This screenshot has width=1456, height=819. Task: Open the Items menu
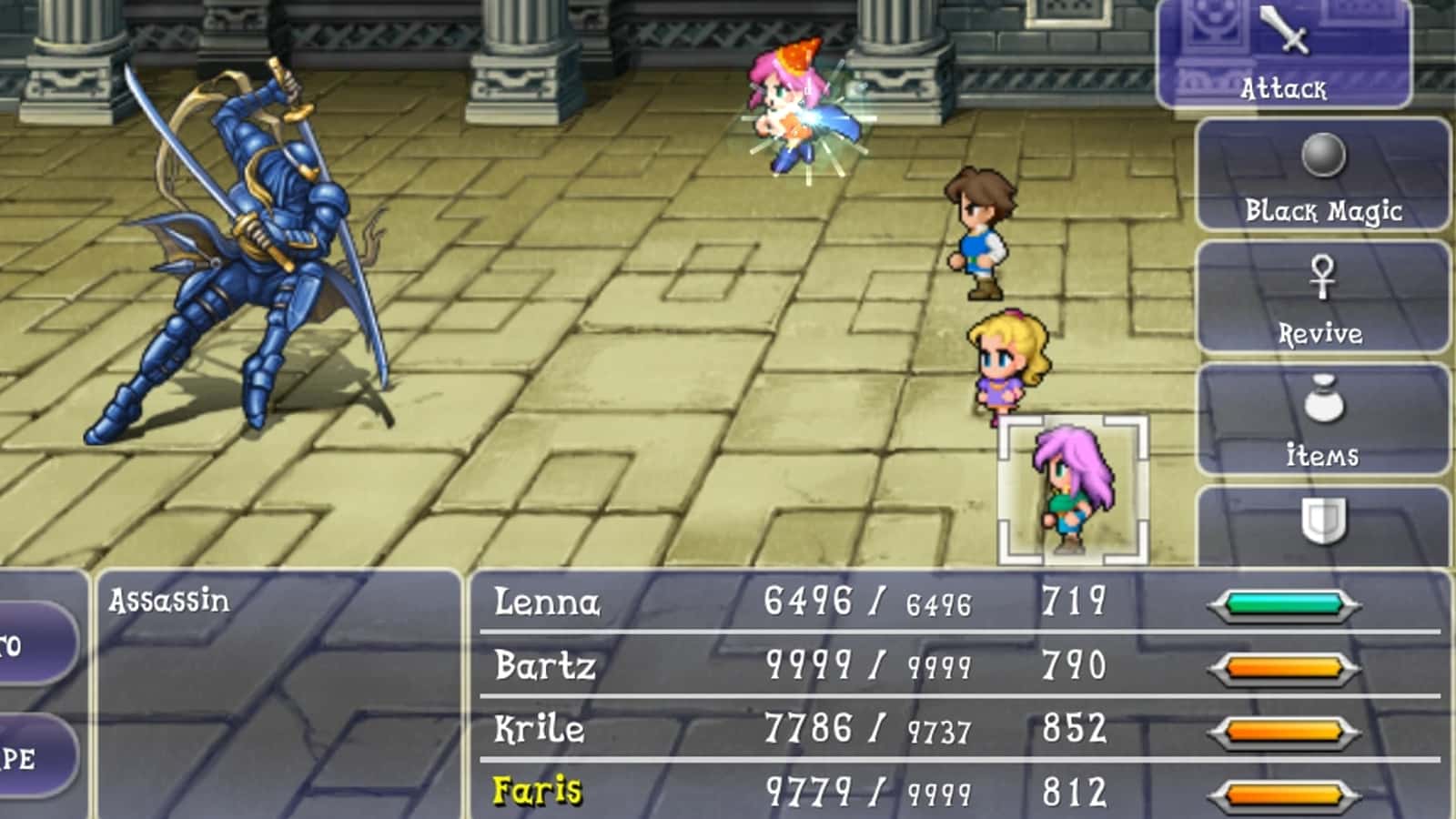pos(1322,420)
